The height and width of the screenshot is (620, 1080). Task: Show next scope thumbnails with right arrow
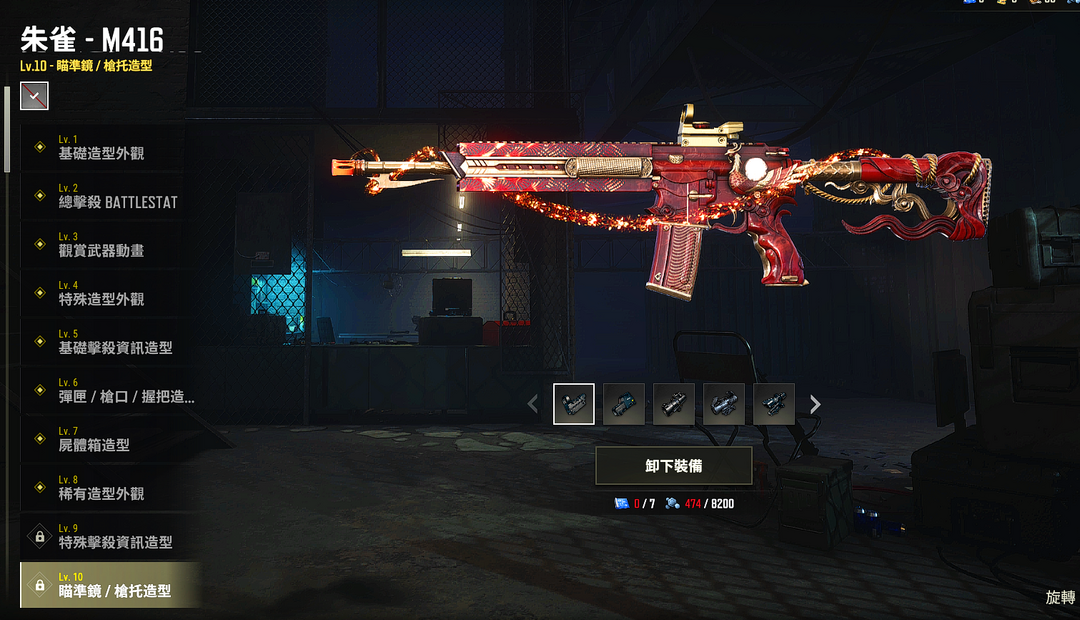(815, 404)
